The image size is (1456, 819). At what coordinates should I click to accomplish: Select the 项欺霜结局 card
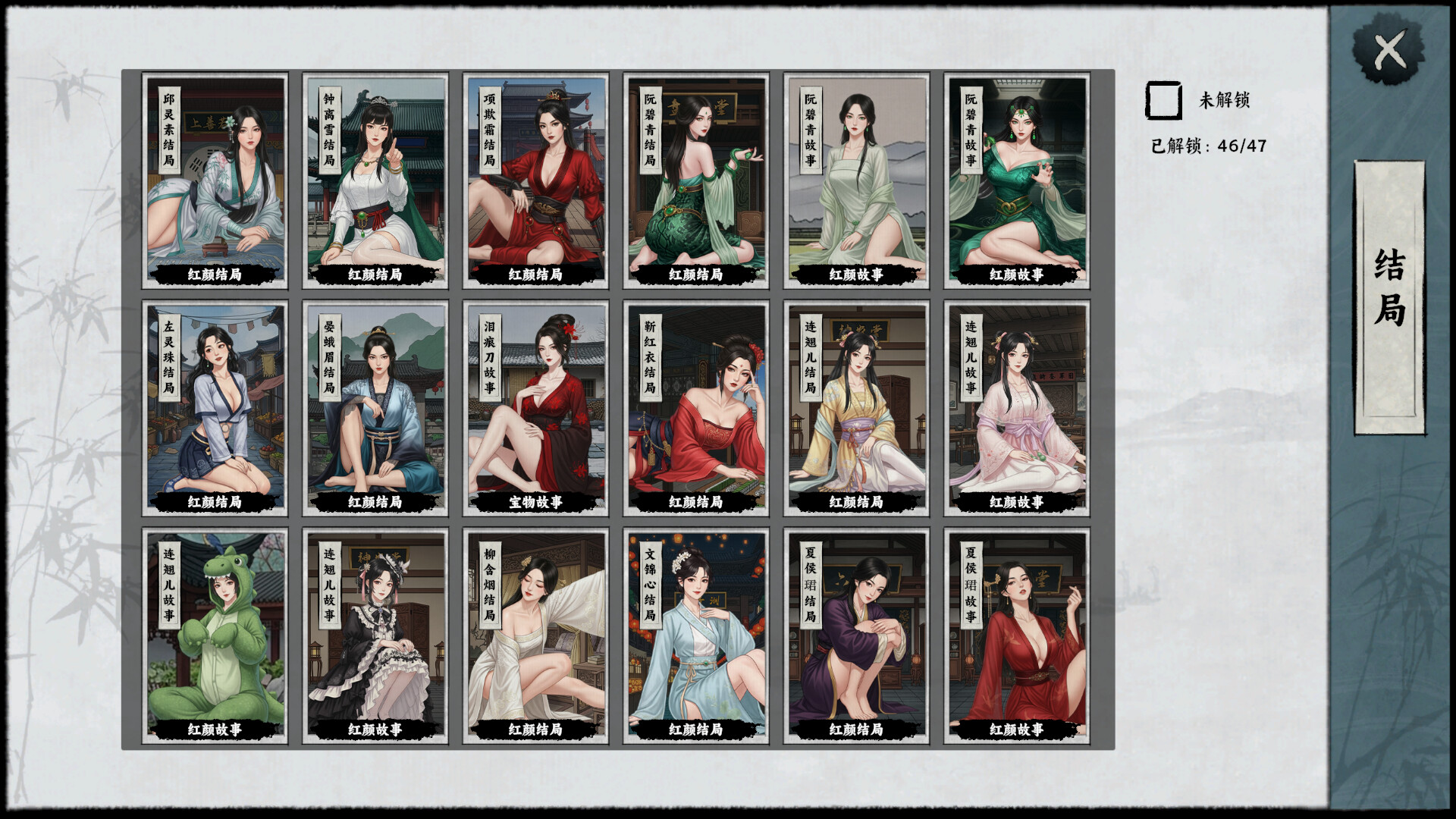coord(535,180)
